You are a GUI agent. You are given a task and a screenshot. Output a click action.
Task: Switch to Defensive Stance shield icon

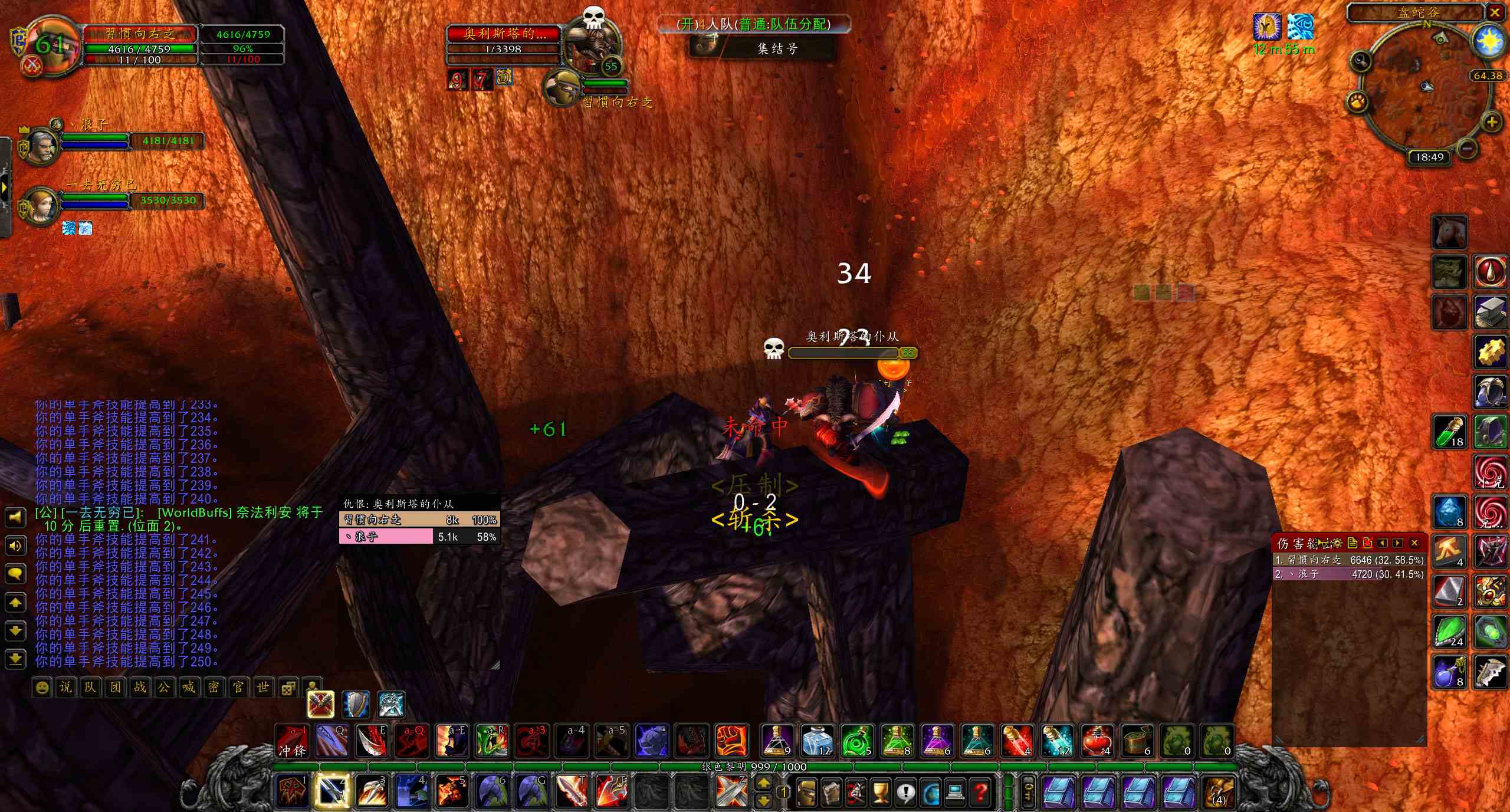356,704
